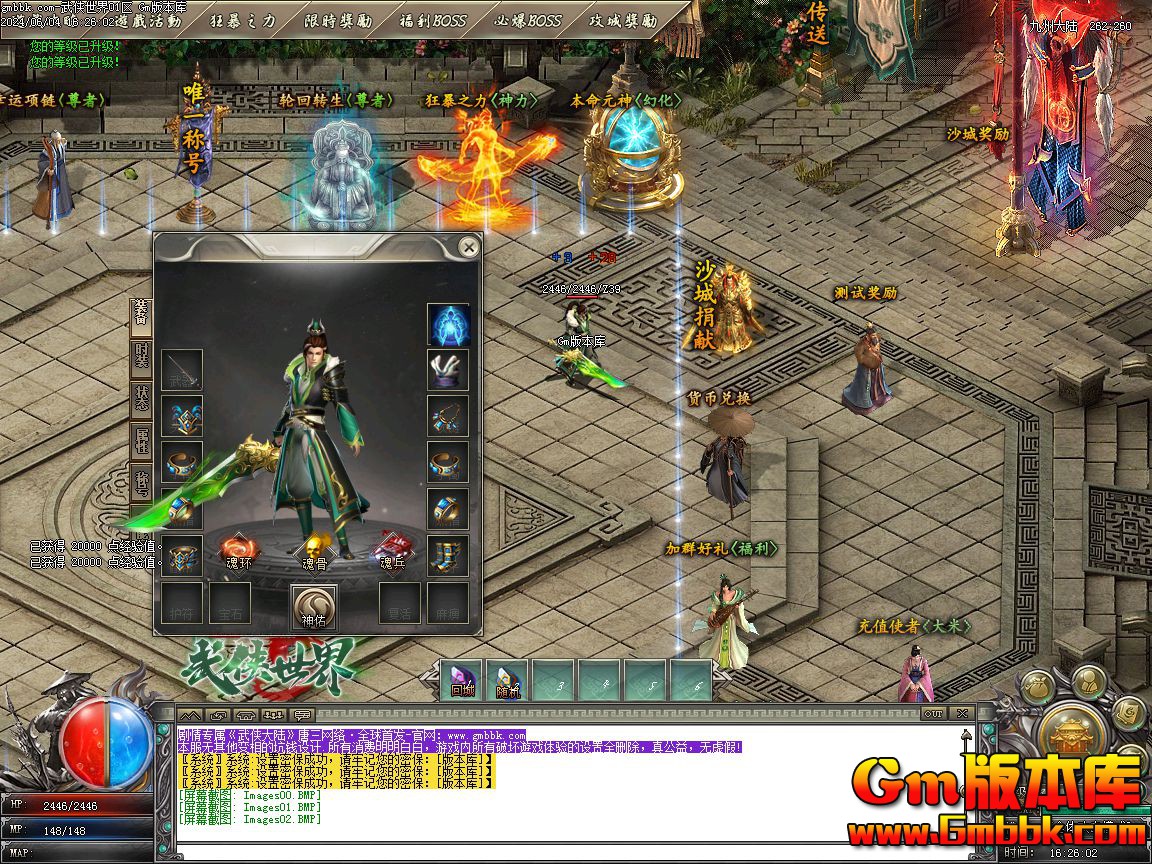This screenshot has height=864, width=1152.
Task: Close the character equipment window
Action: click(x=468, y=247)
